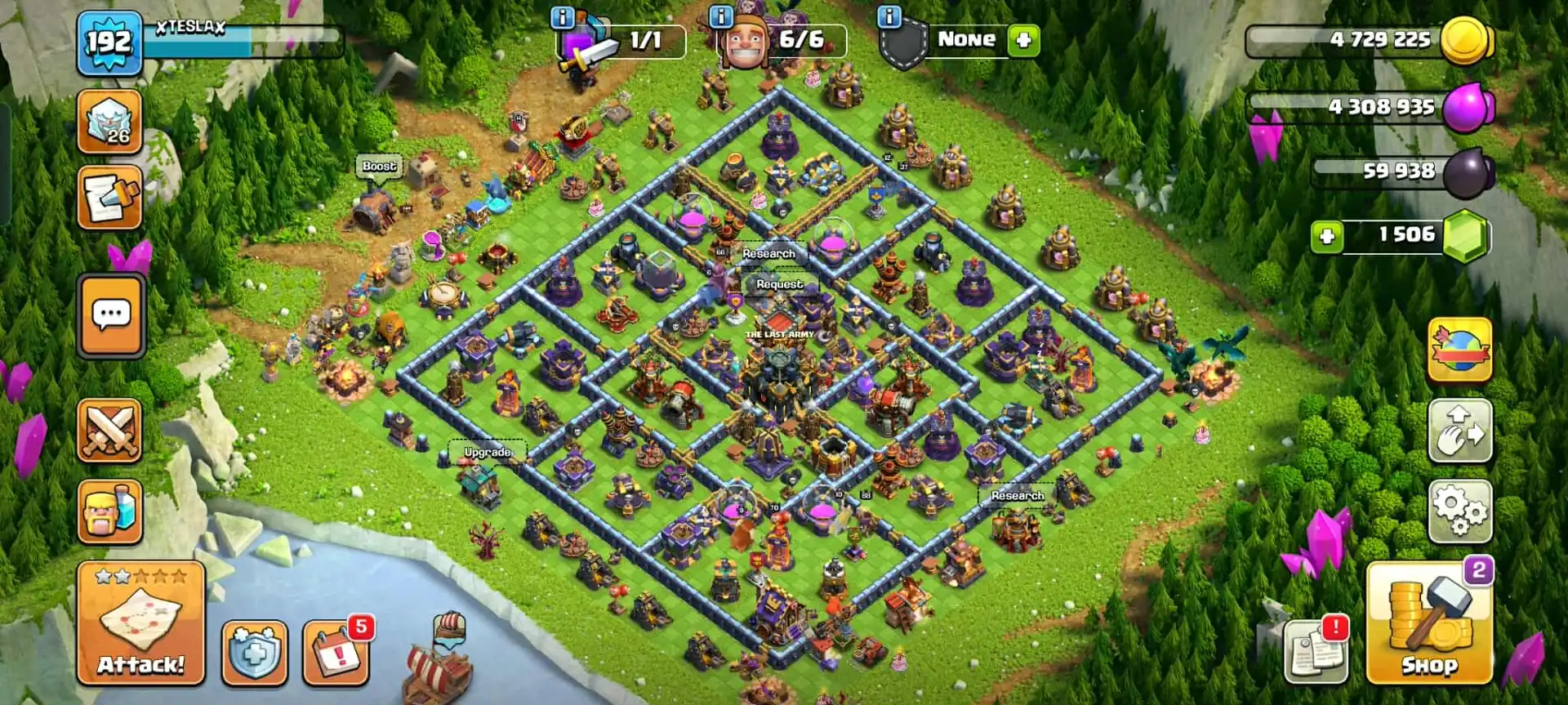
Task: Tap Boost above the gold mine
Action: tap(381, 166)
